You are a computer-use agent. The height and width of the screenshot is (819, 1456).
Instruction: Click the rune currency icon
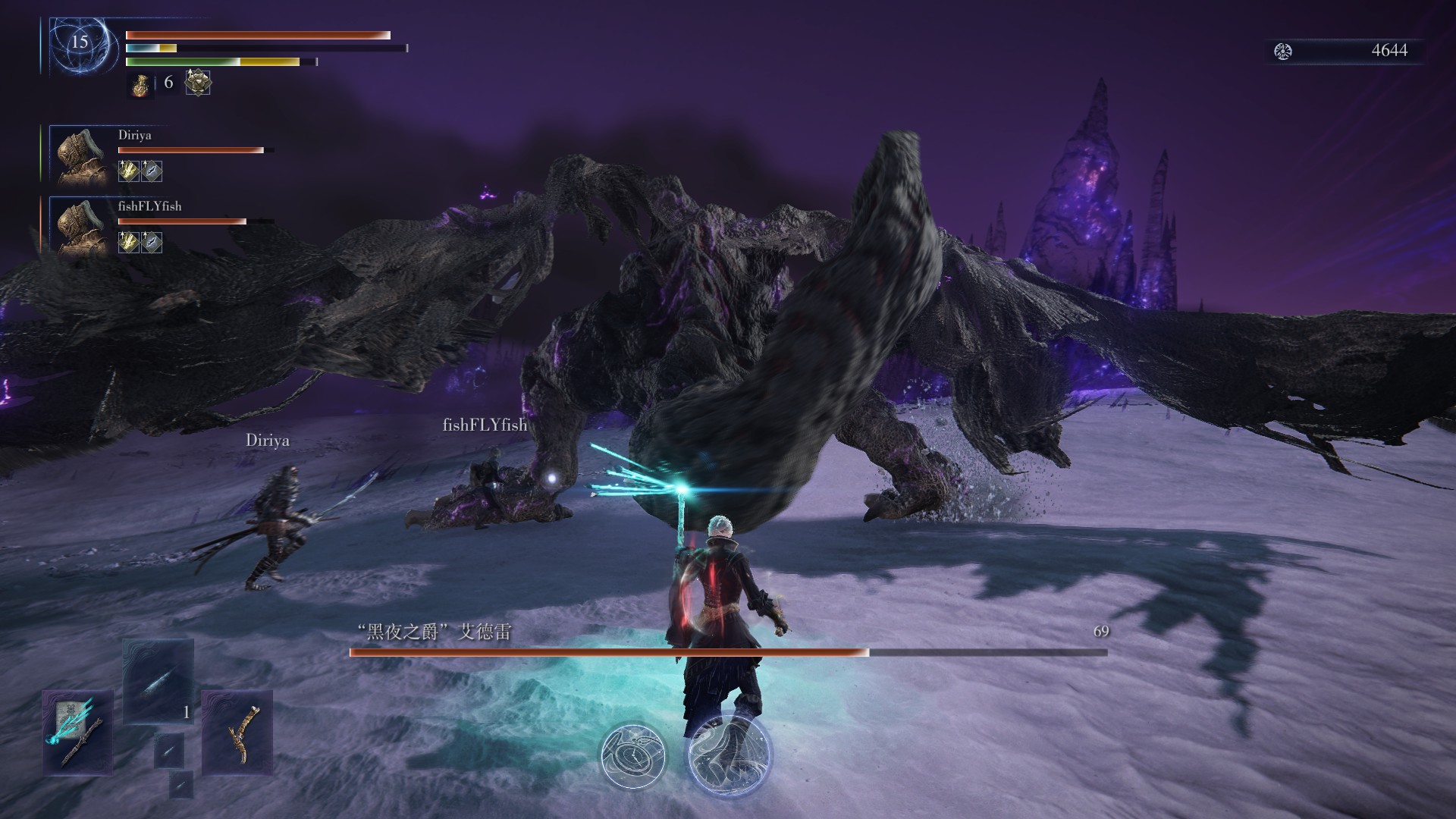tap(1283, 52)
